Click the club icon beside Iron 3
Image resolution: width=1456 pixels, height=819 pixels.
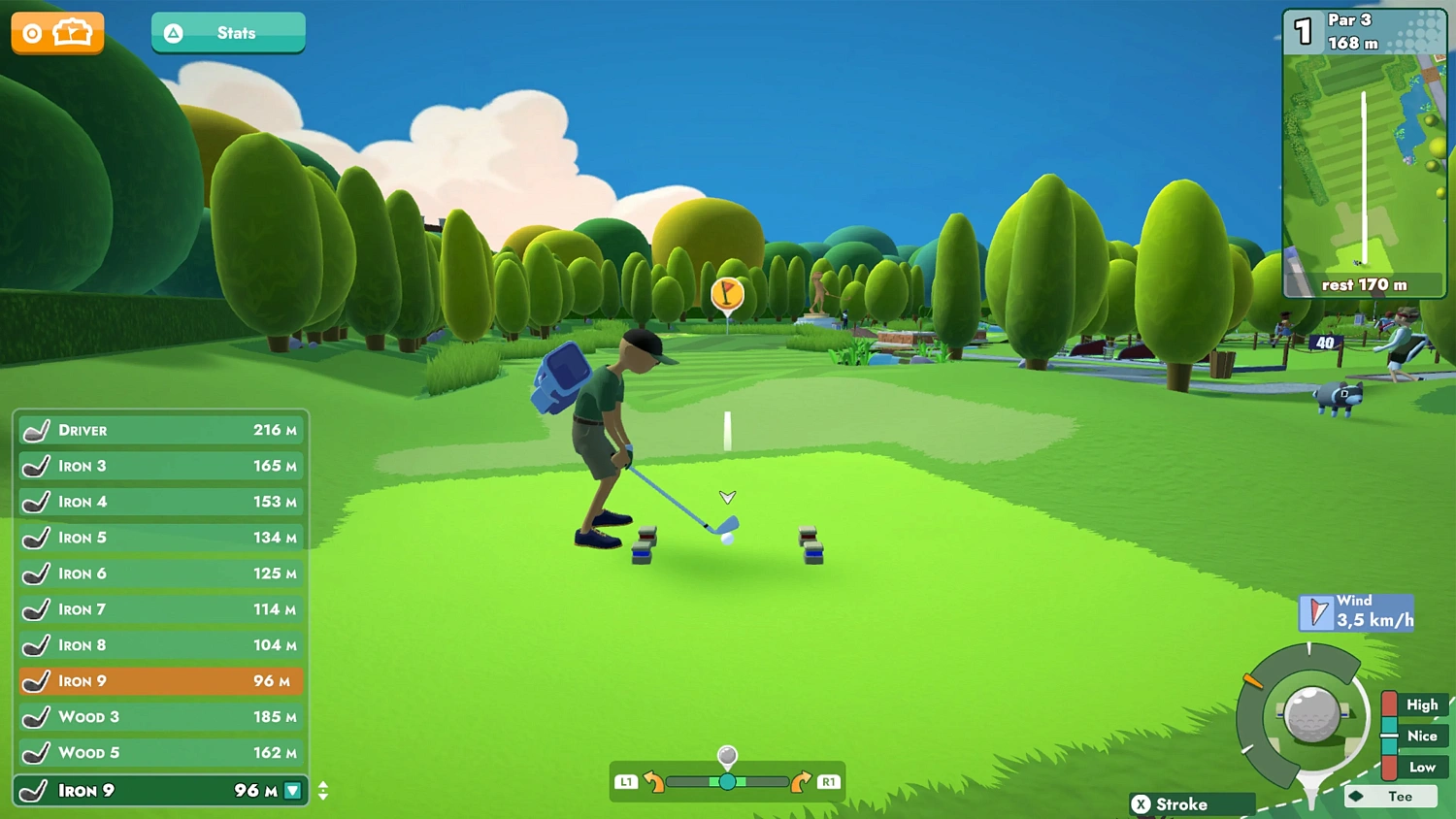(x=36, y=466)
